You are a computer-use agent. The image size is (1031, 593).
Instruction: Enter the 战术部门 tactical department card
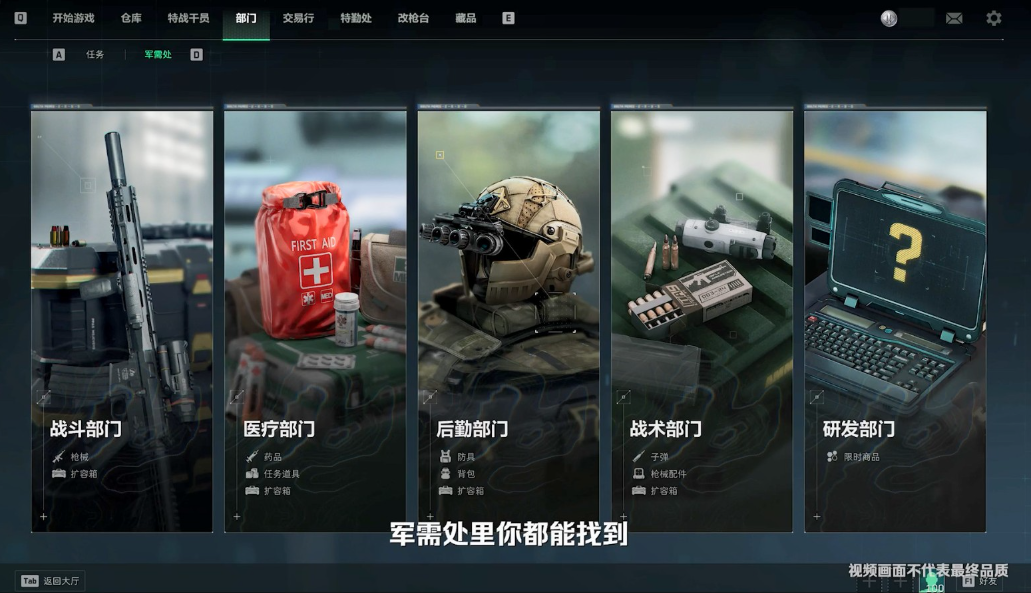click(x=702, y=320)
